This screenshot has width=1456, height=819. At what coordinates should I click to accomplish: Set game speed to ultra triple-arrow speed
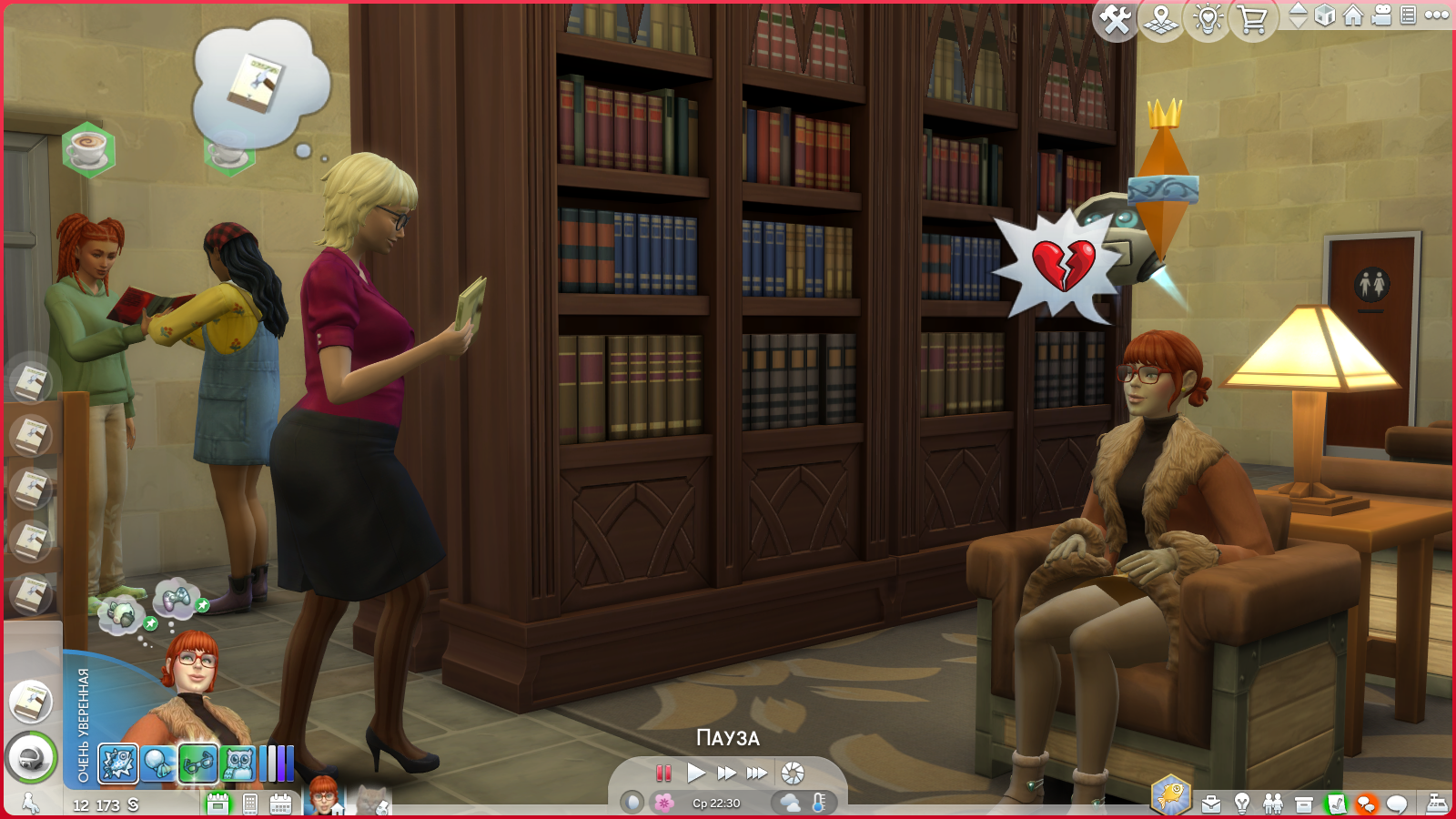click(757, 773)
